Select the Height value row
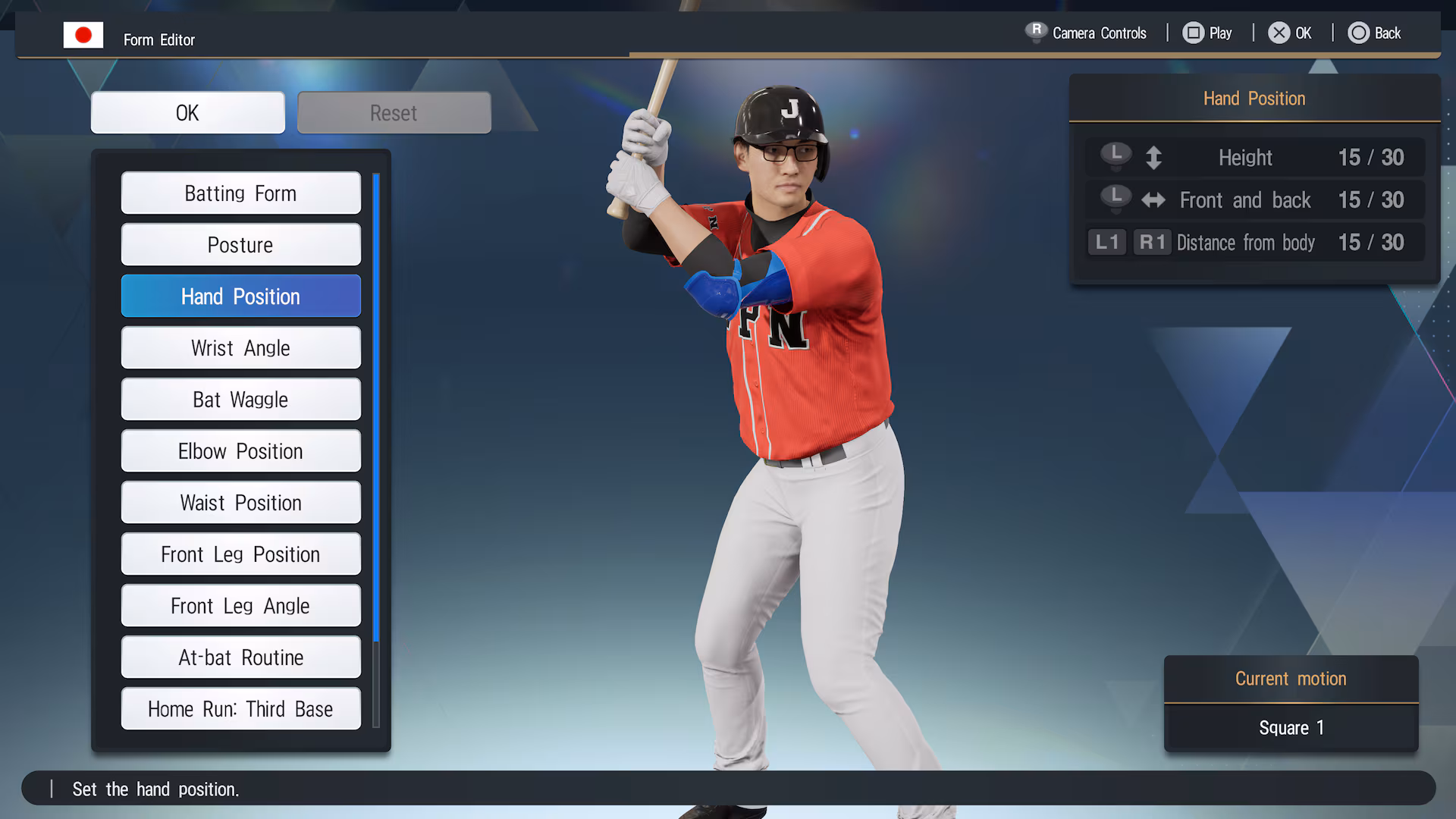 click(x=1254, y=158)
